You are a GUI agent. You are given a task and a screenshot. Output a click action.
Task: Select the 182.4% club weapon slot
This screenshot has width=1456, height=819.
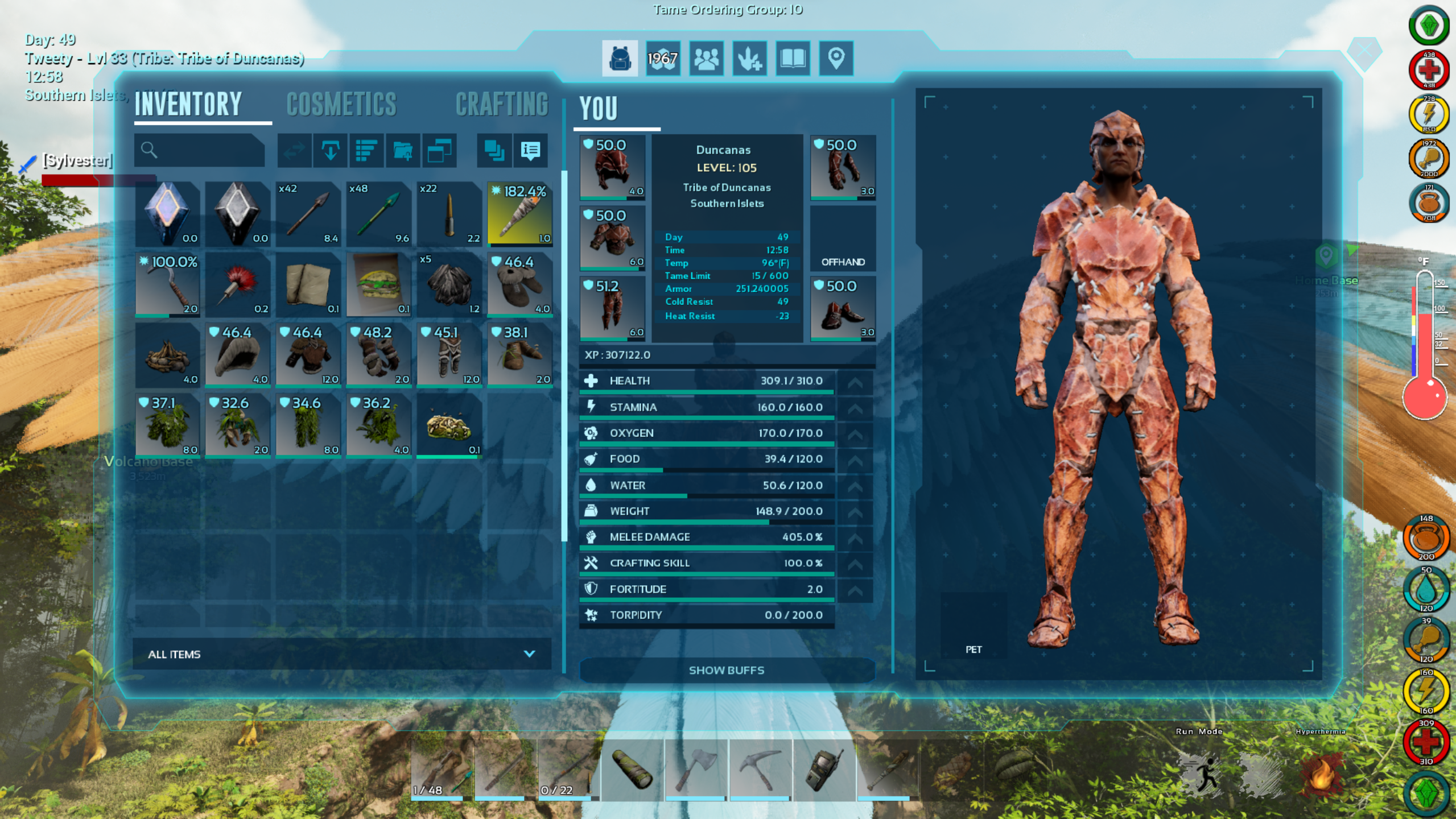pos(519,214)
